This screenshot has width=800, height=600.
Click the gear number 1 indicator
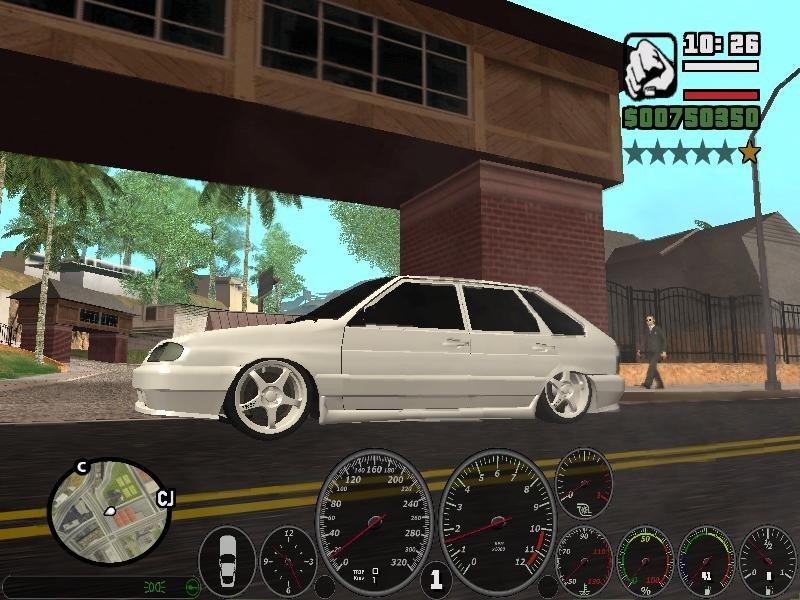pos(435,579)
